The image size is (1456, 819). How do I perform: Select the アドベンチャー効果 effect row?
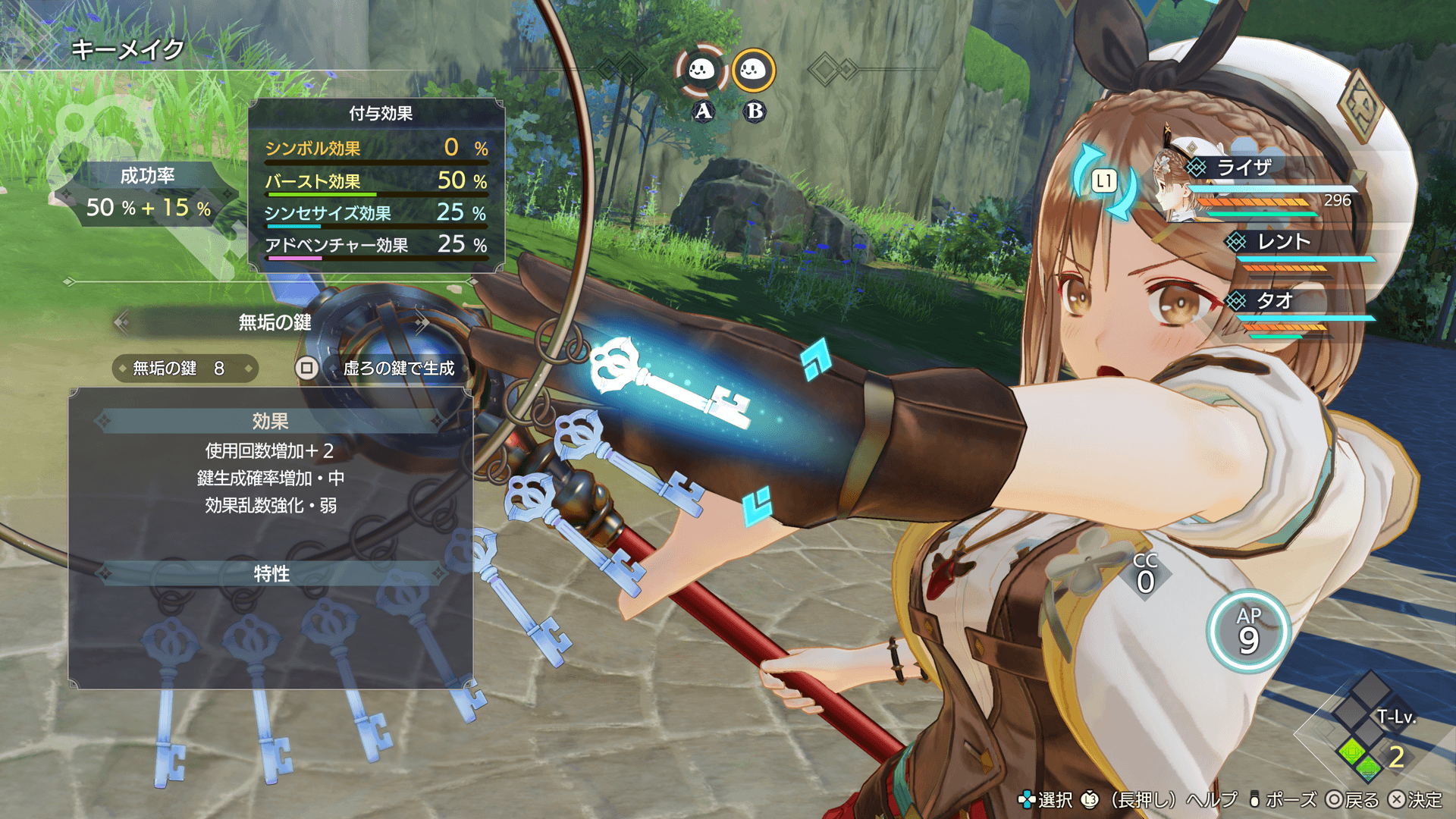[376, 246]
